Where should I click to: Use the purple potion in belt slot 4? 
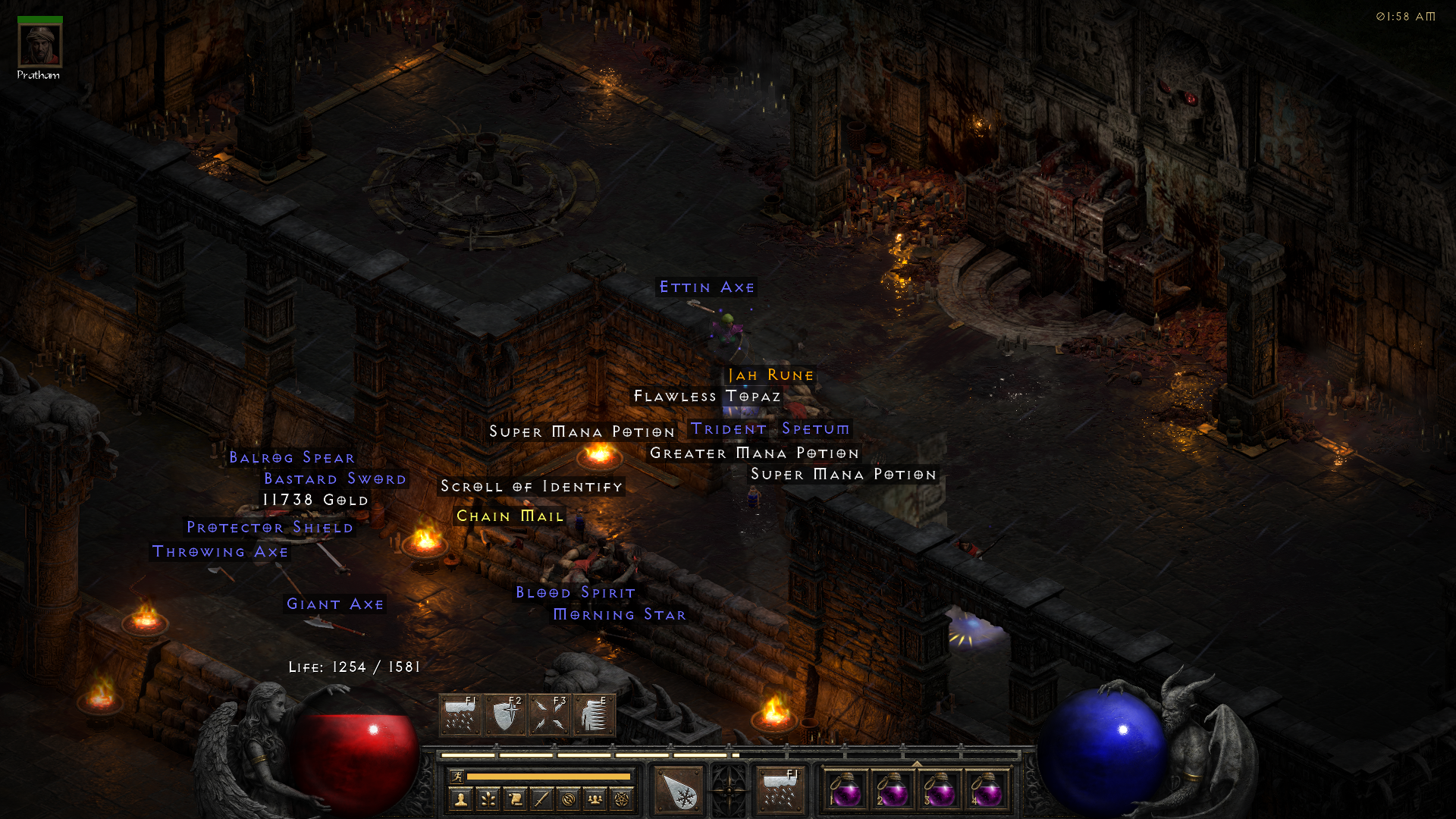[986, 791]
